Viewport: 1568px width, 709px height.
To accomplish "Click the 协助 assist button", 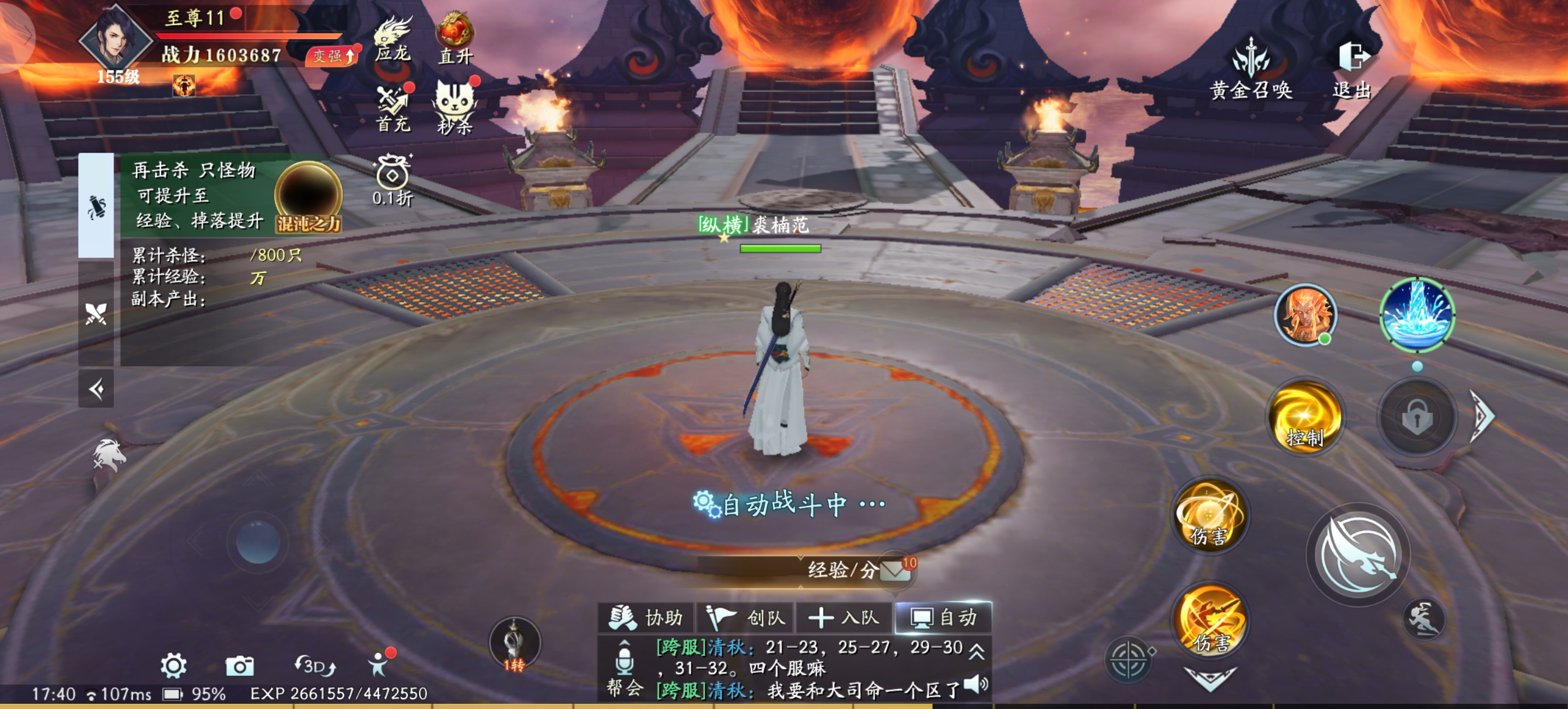I will point(646,617).
